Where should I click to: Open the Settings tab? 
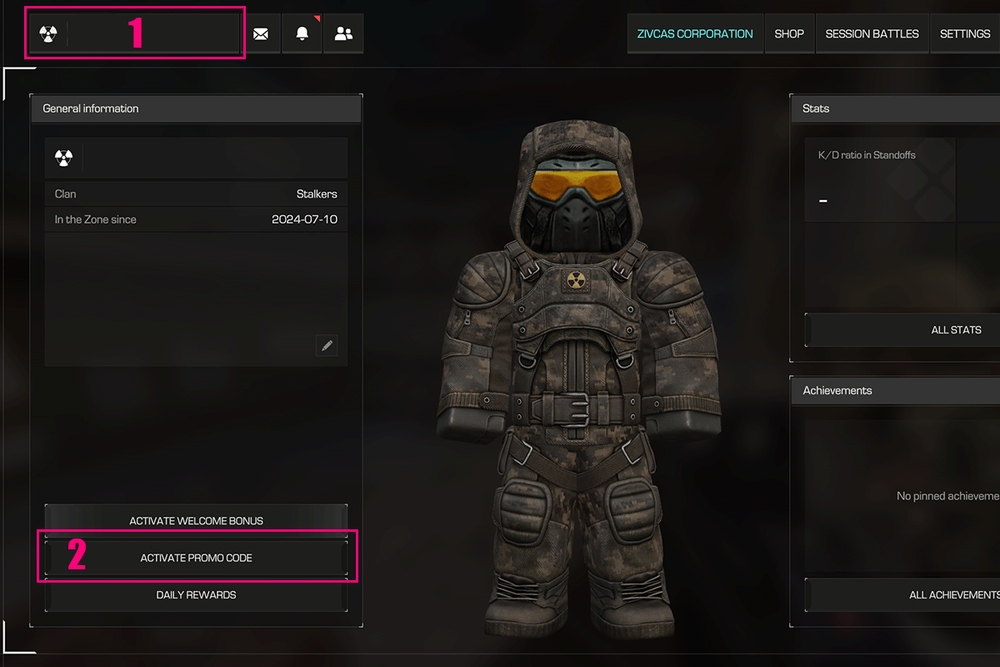click(964, 34)
